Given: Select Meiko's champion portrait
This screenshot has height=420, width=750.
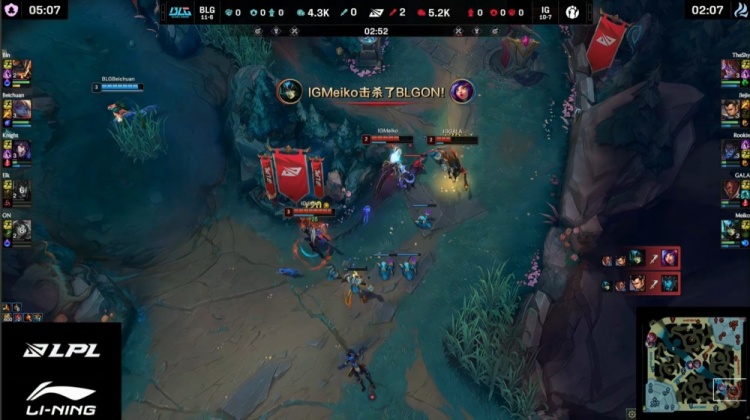Looking at the screenshot, I should click(730, 230).
